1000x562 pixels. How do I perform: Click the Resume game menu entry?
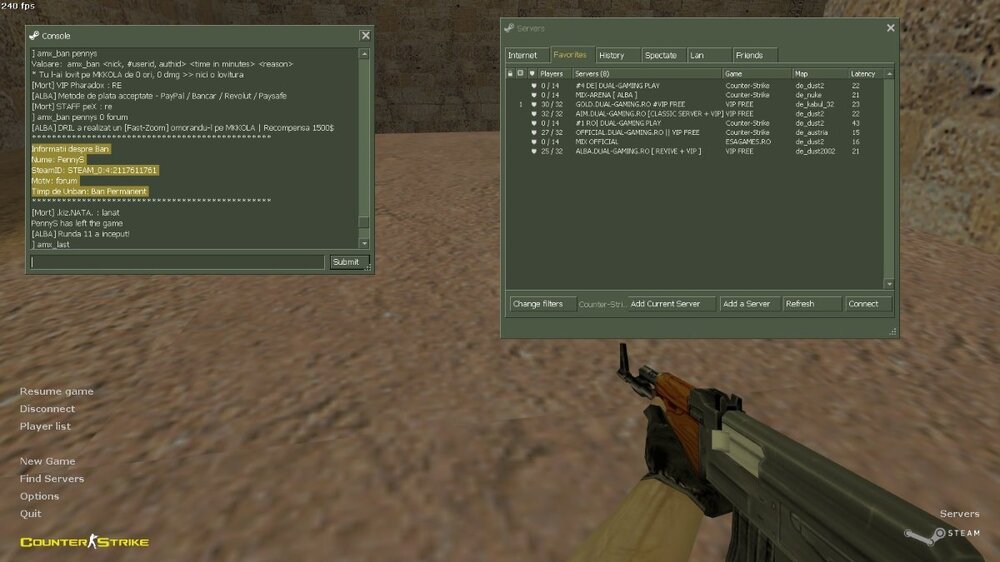(x=56, y=391)
